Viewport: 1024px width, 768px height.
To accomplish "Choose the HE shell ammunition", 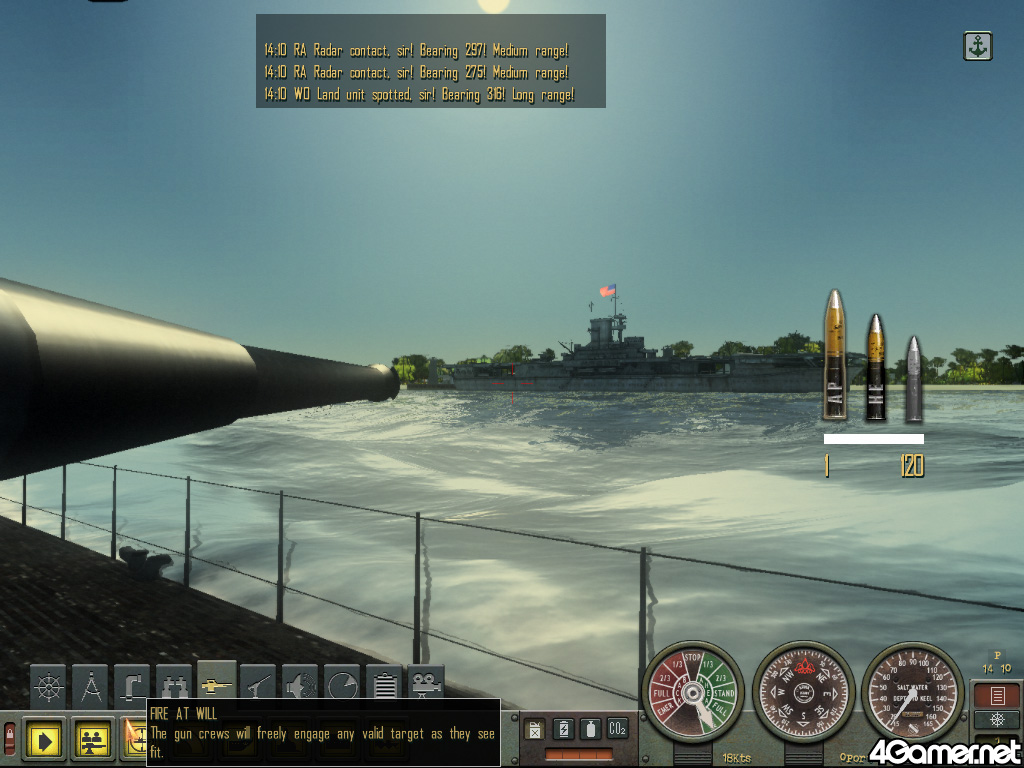I will 875,367.
